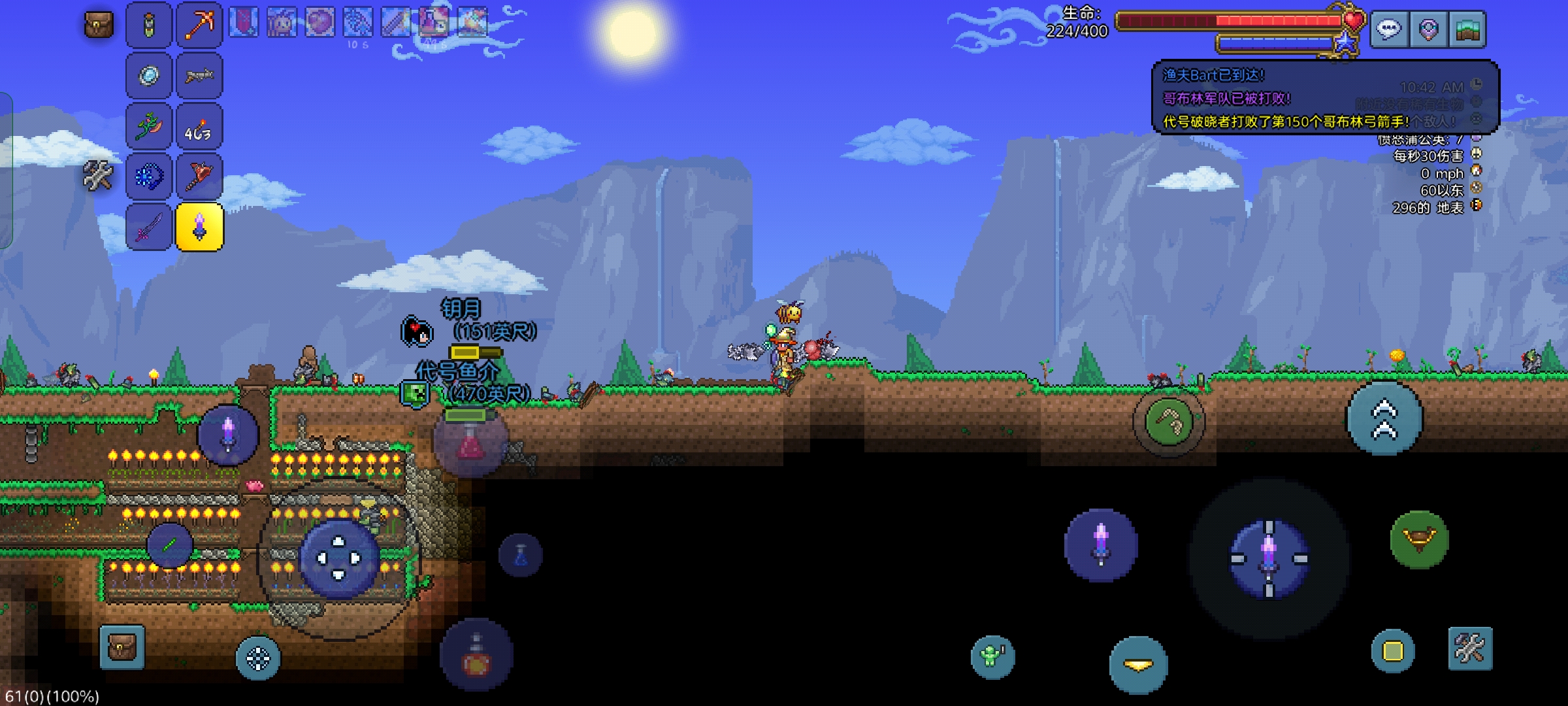1568x706 pixels.
Task: Tap the double-arrow jump button
Action: coord(1384,420)
